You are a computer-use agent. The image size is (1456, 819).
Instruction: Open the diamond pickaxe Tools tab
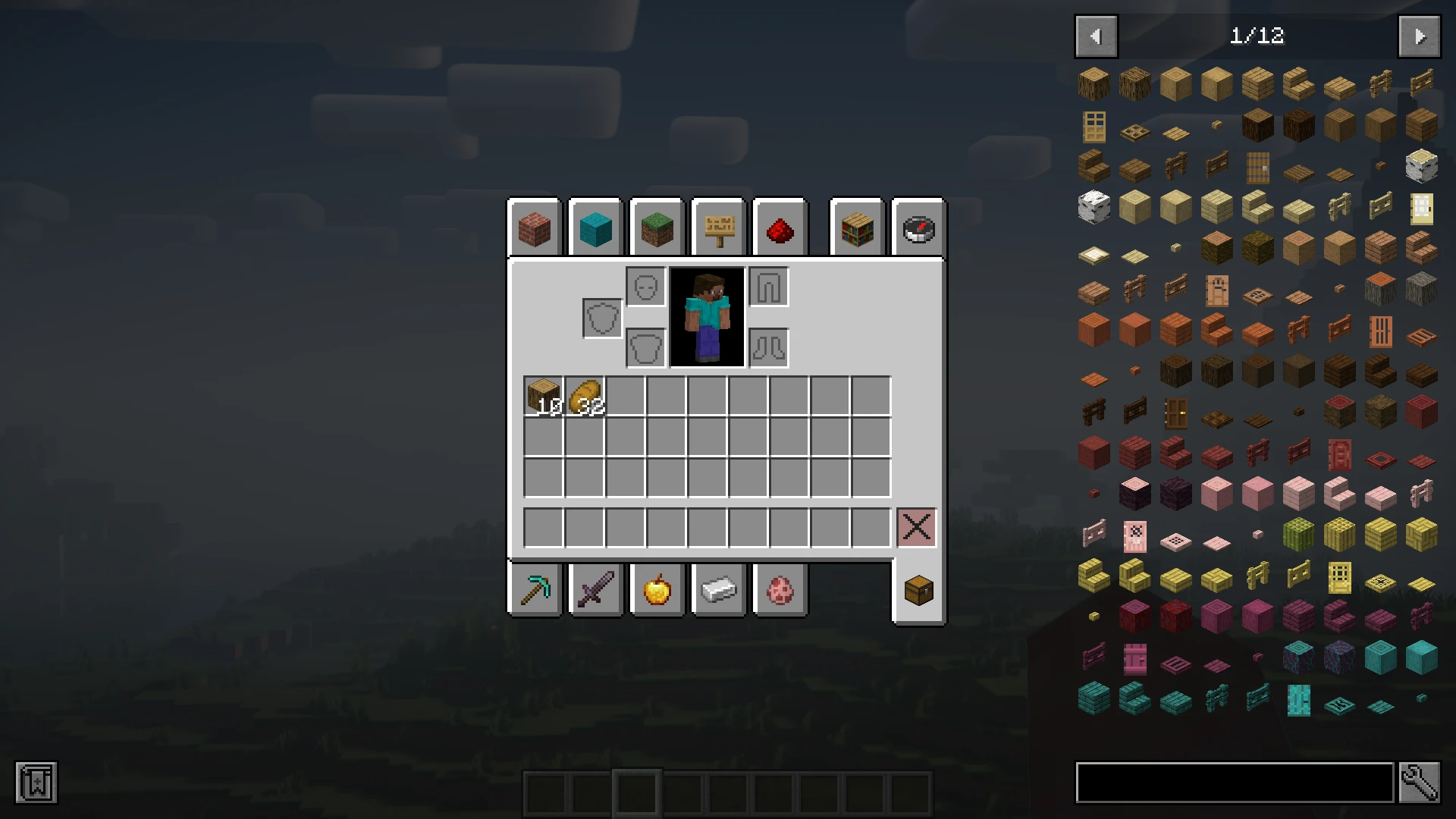tap(535, 589)
